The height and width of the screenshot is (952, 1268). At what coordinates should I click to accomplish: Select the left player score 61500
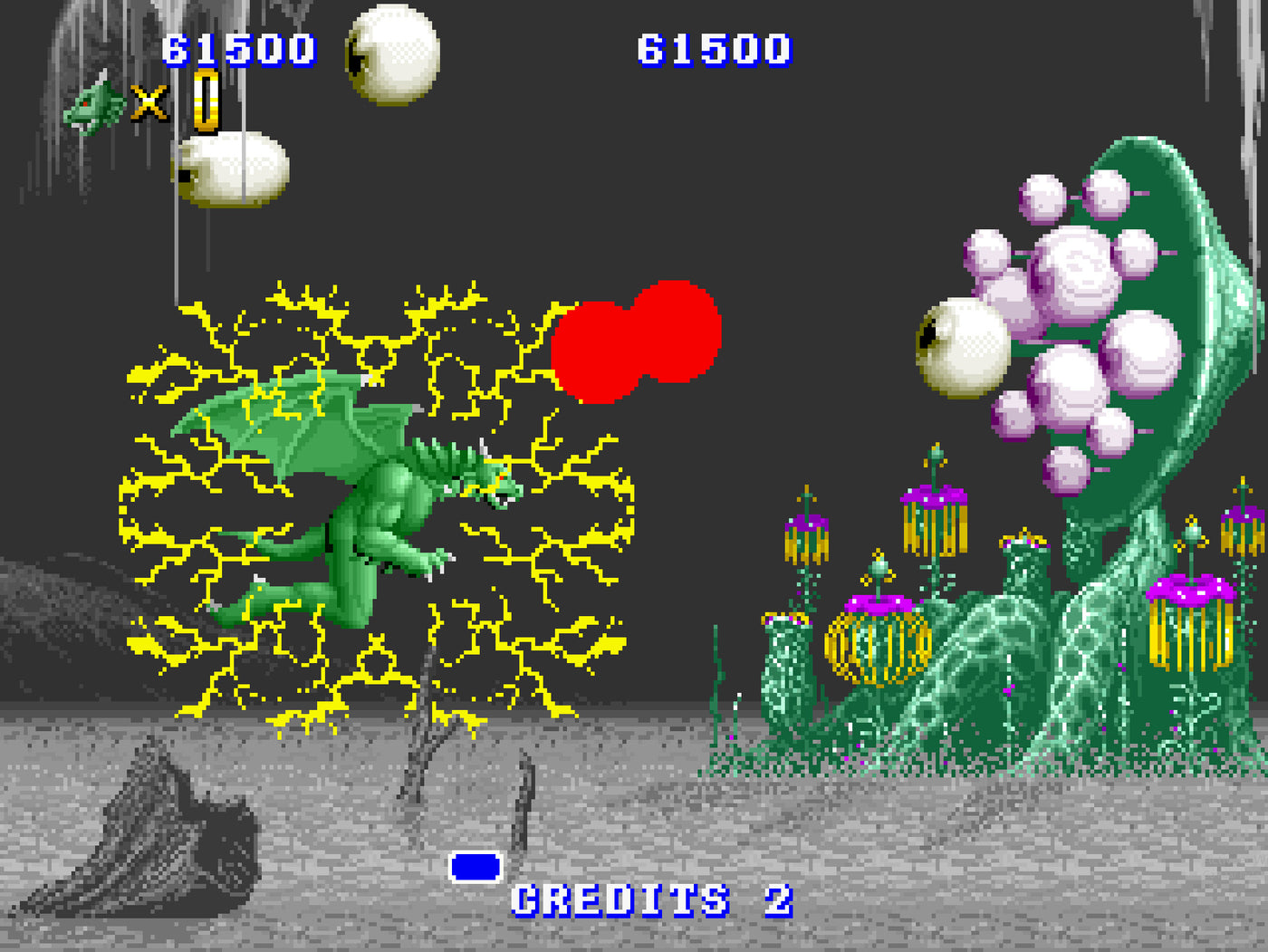[240, 50]
